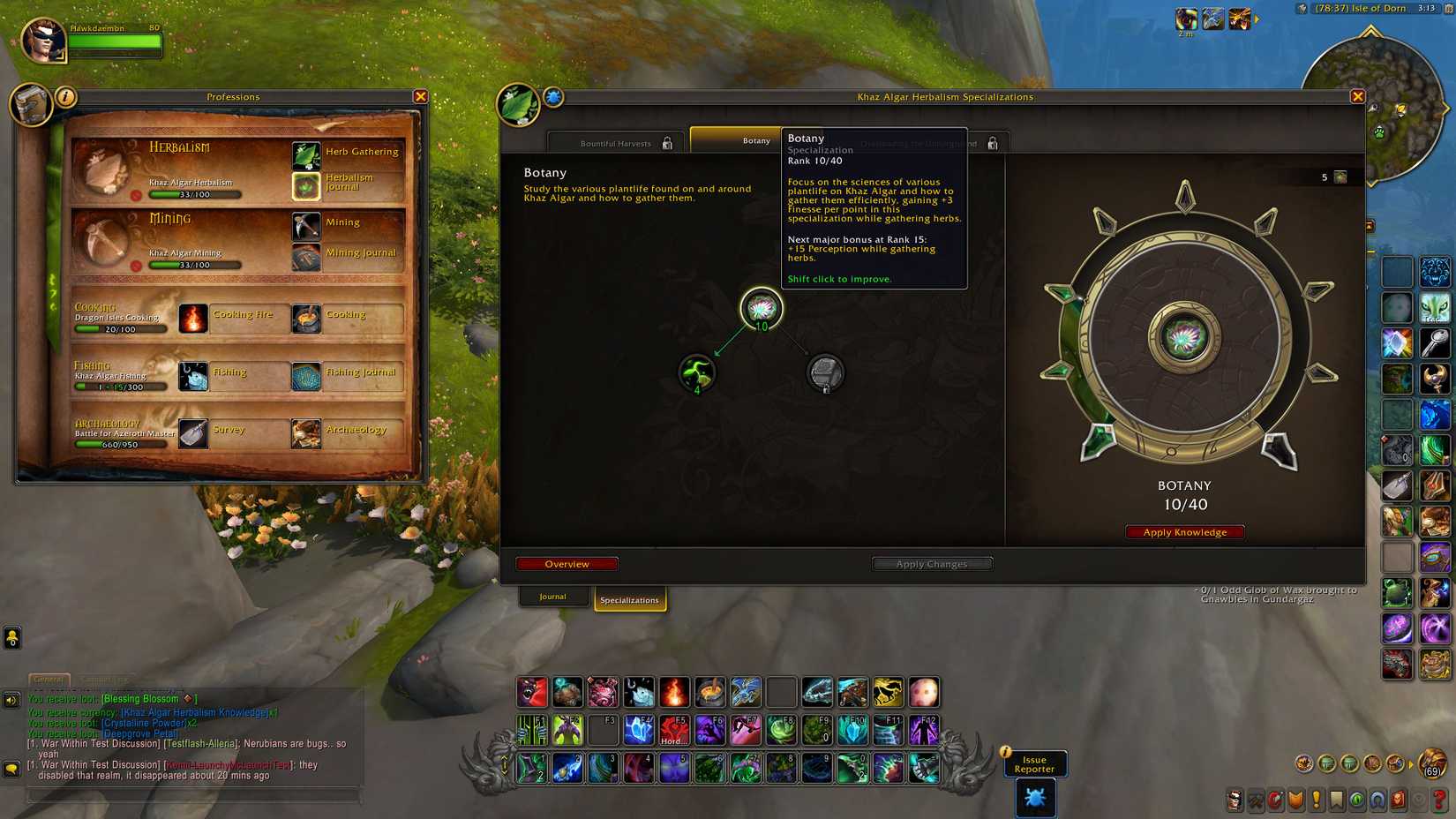Click the Overview button

point(567,563)
